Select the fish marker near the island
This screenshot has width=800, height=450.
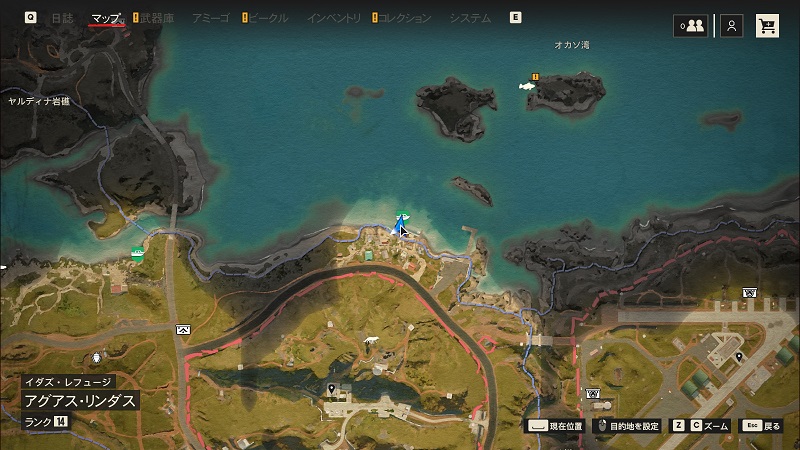click(527, 86)
